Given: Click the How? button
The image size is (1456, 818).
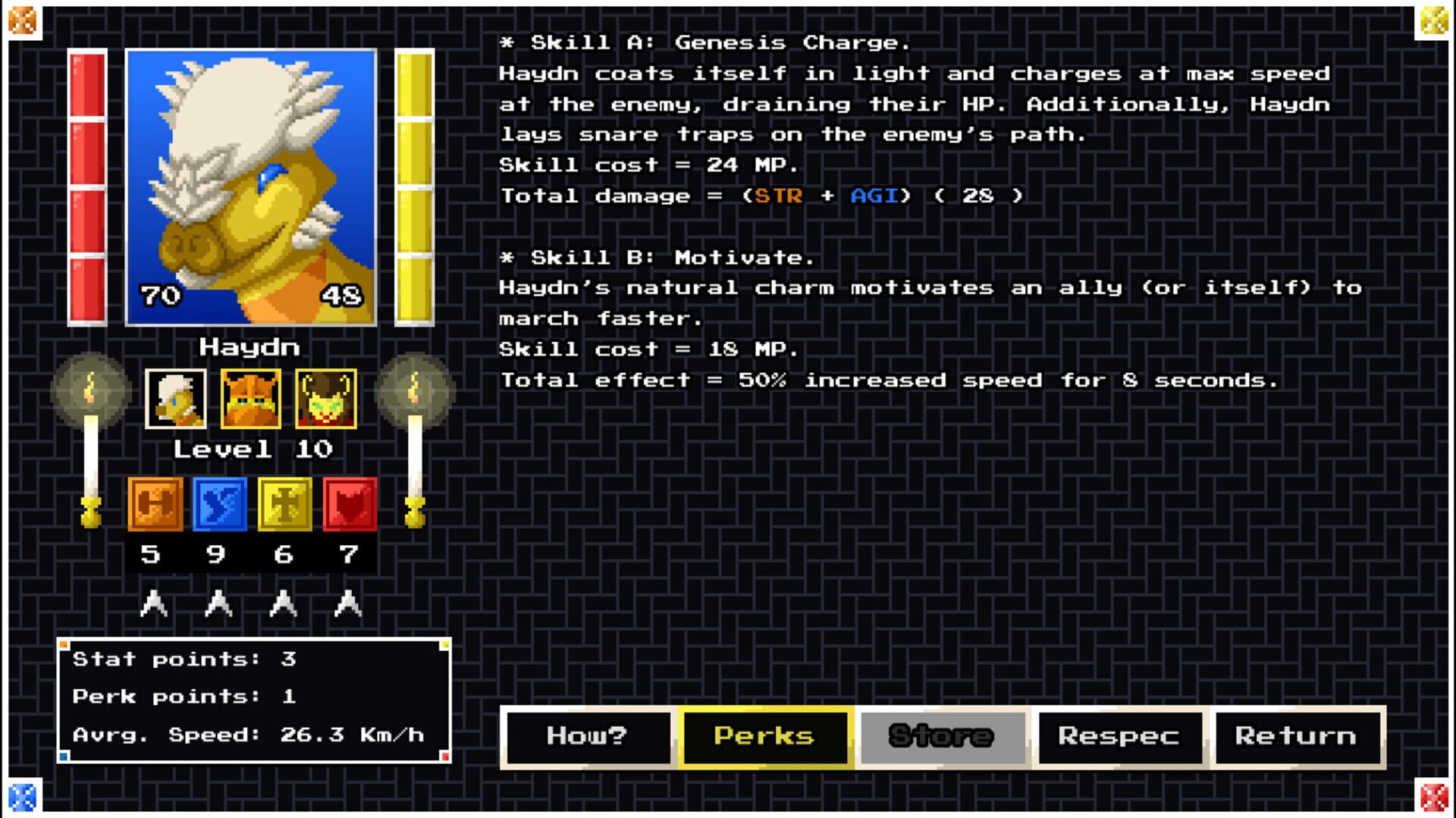Looking at the screenshot, I should (586, 734).
